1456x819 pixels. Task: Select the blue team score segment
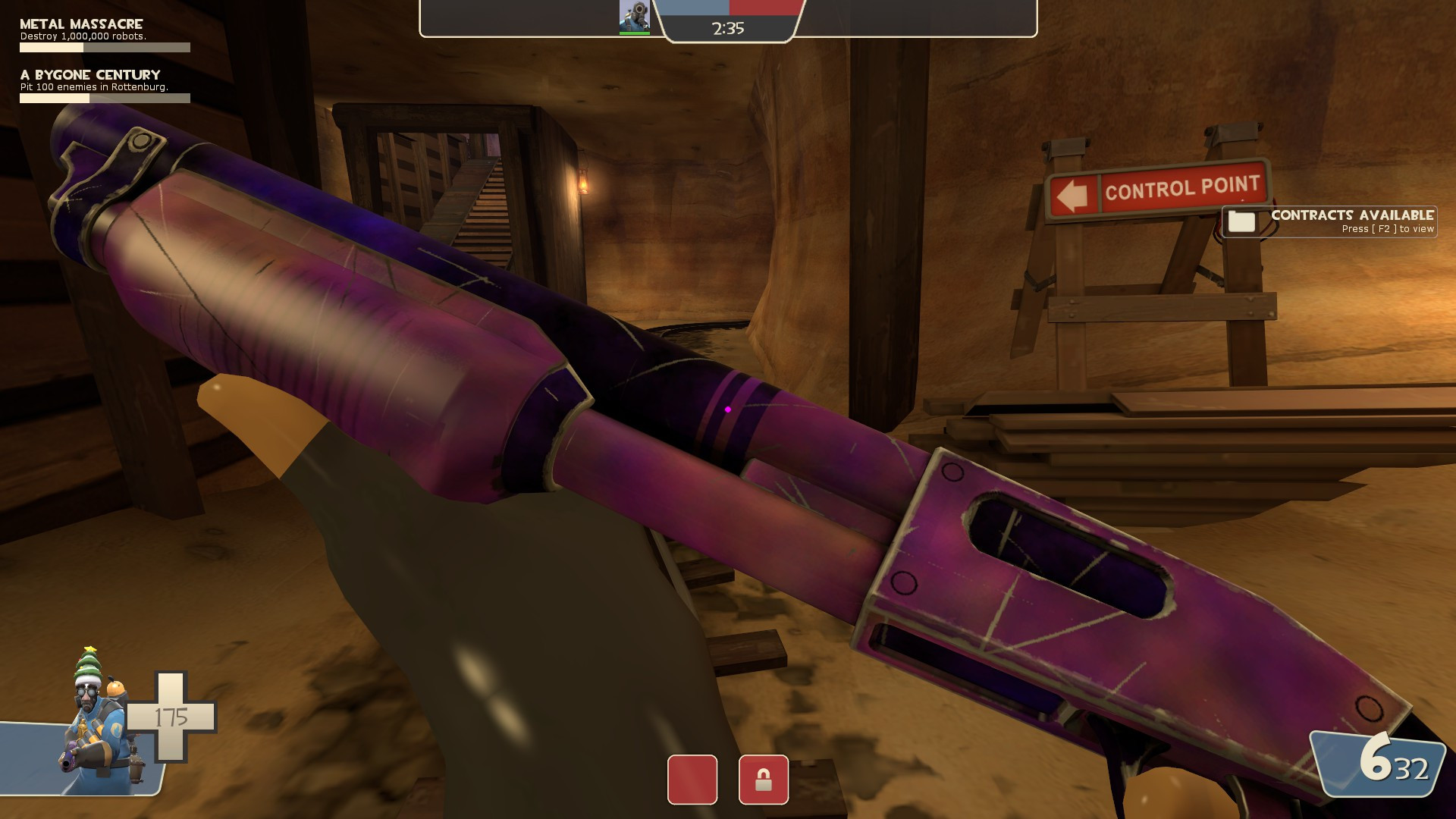pos(694,9)
